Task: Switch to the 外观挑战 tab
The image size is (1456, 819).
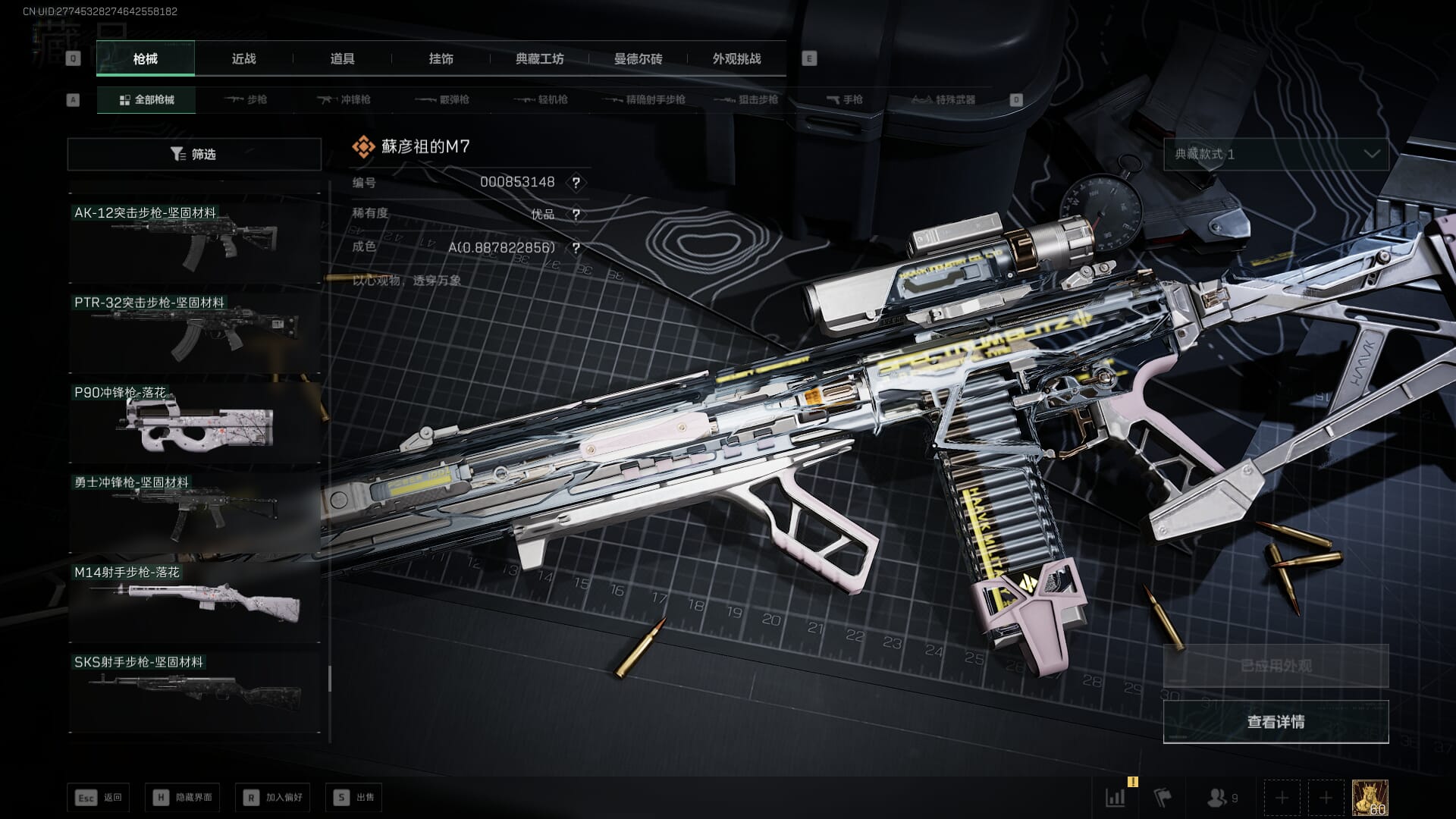Action: pos(736,59)
